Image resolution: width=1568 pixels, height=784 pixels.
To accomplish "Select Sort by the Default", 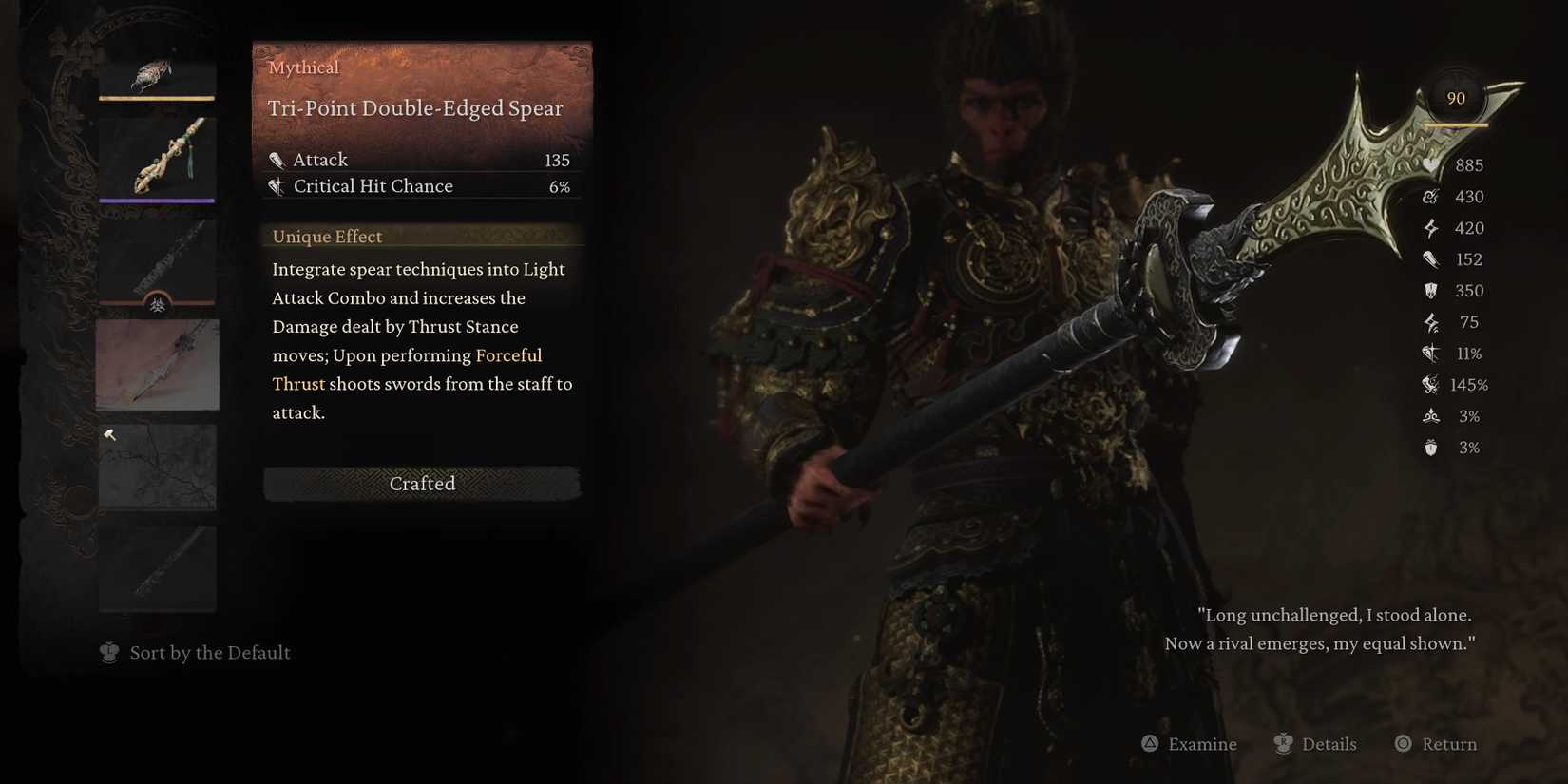I will tap(209, 652).
